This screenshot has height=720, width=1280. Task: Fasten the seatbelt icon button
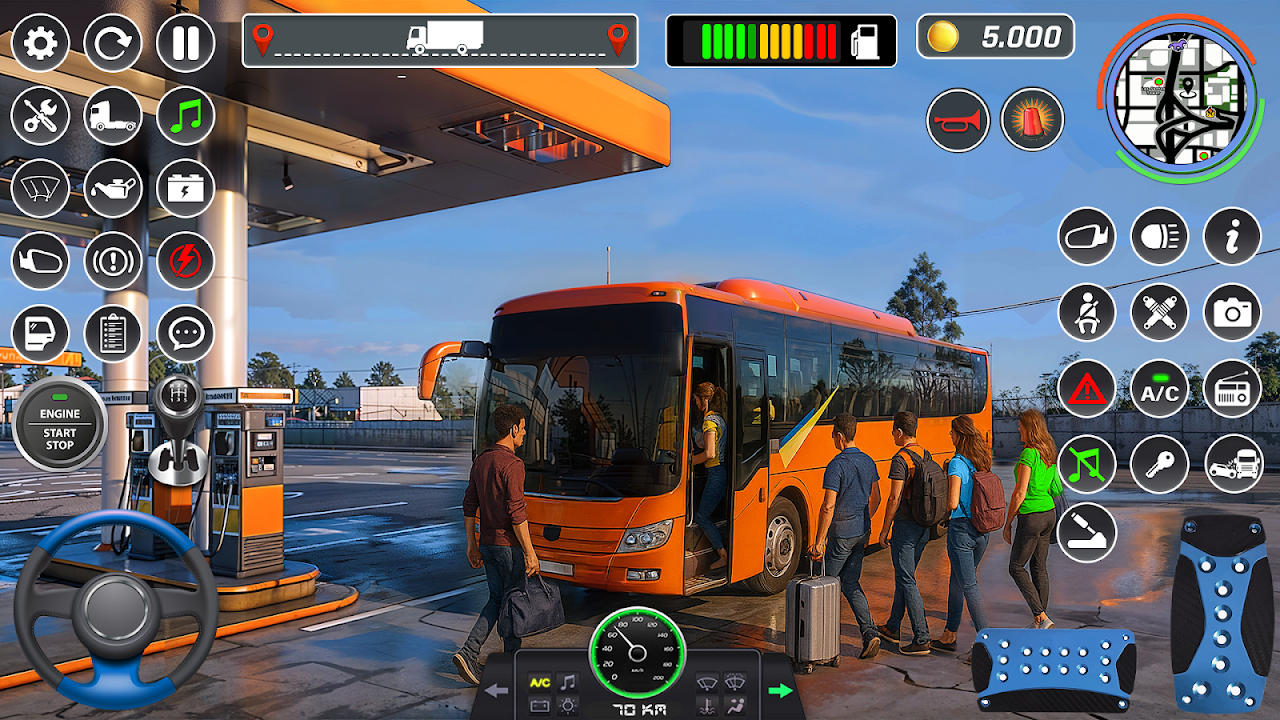(1087, 312)
